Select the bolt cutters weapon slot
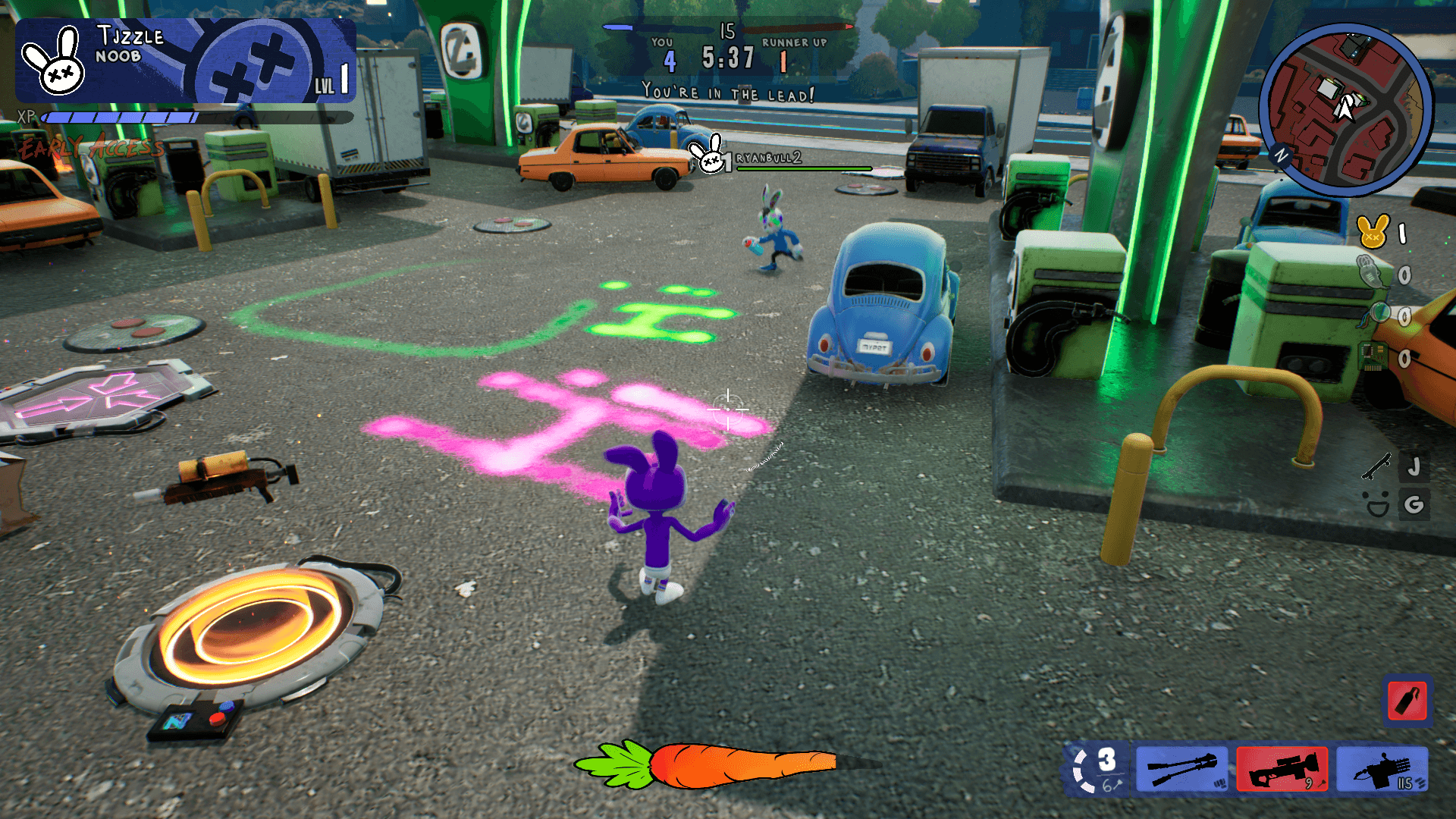This screenshot has width=1456, height=819. click(x=1181, y=769)
